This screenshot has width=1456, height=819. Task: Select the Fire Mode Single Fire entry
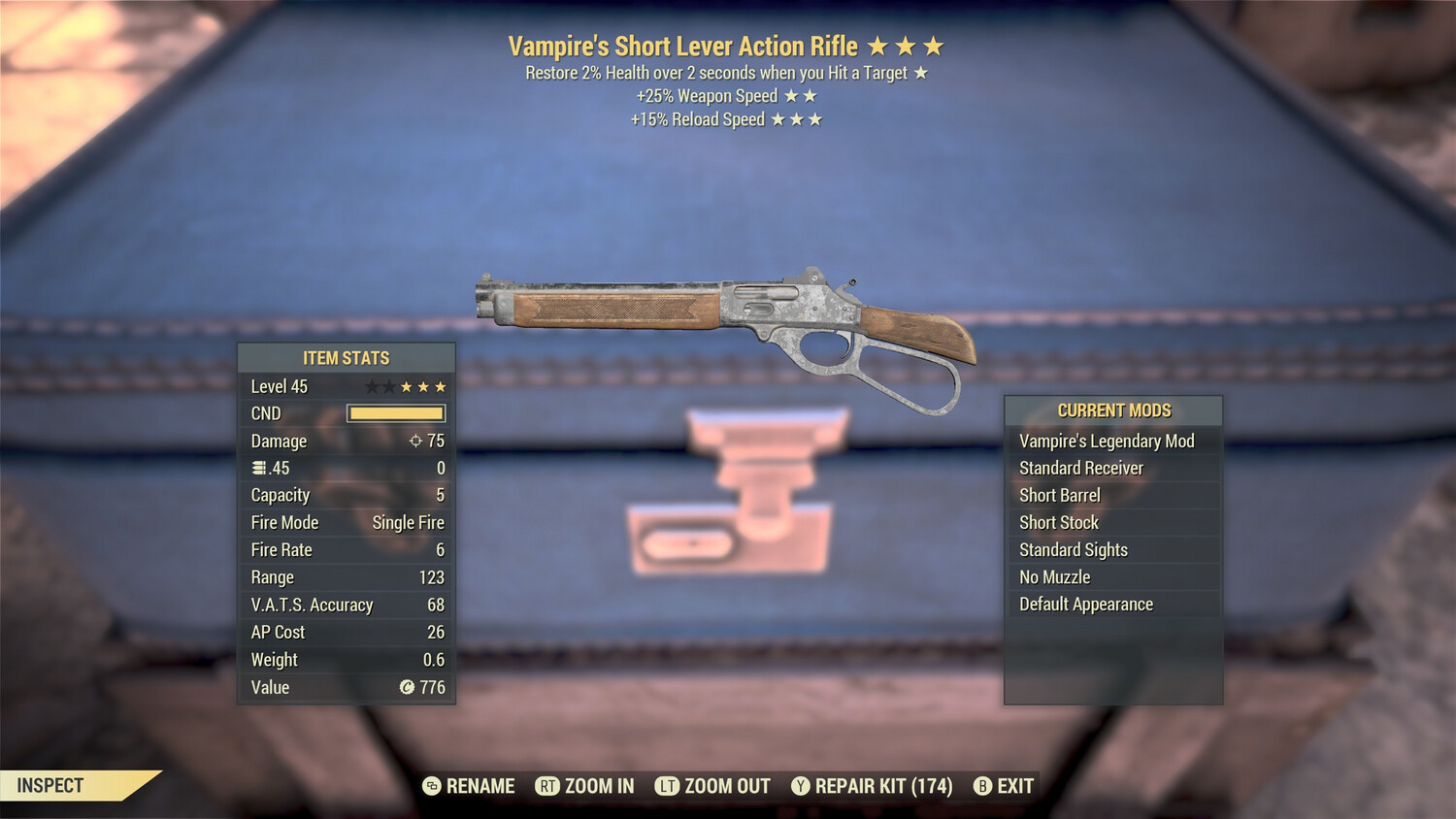pos(346,522)
